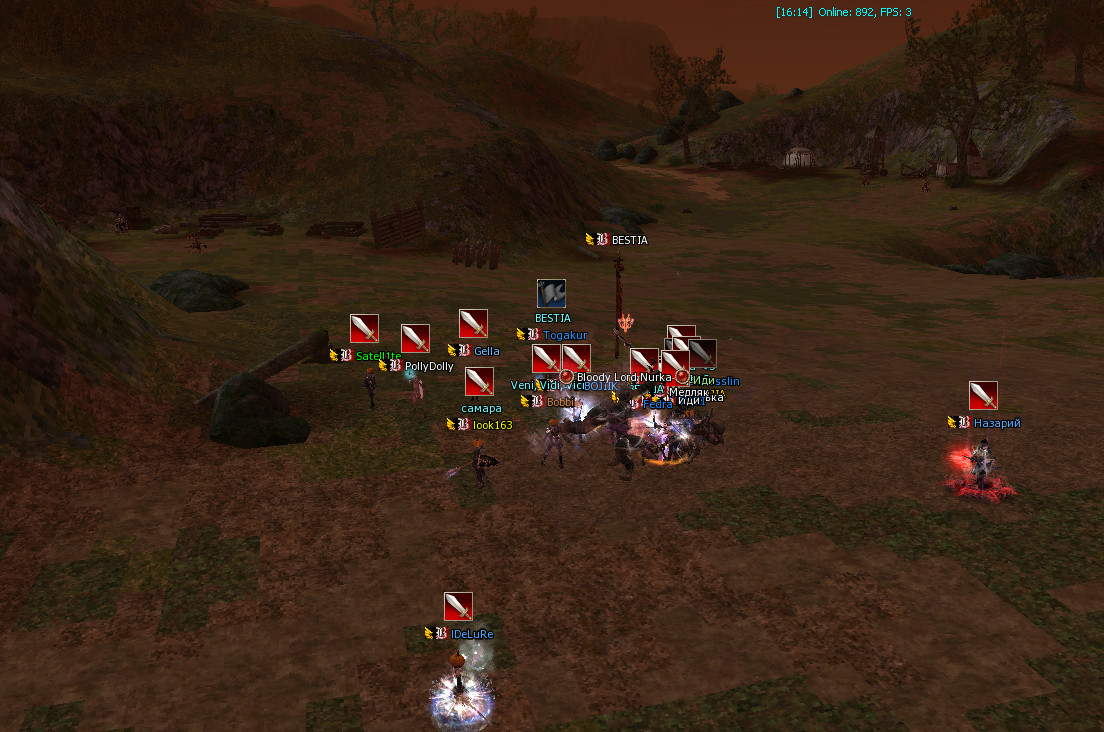Screen dimensions: 1104x732
Task: Select Gella's nameplate
Action: pos(486,351)
